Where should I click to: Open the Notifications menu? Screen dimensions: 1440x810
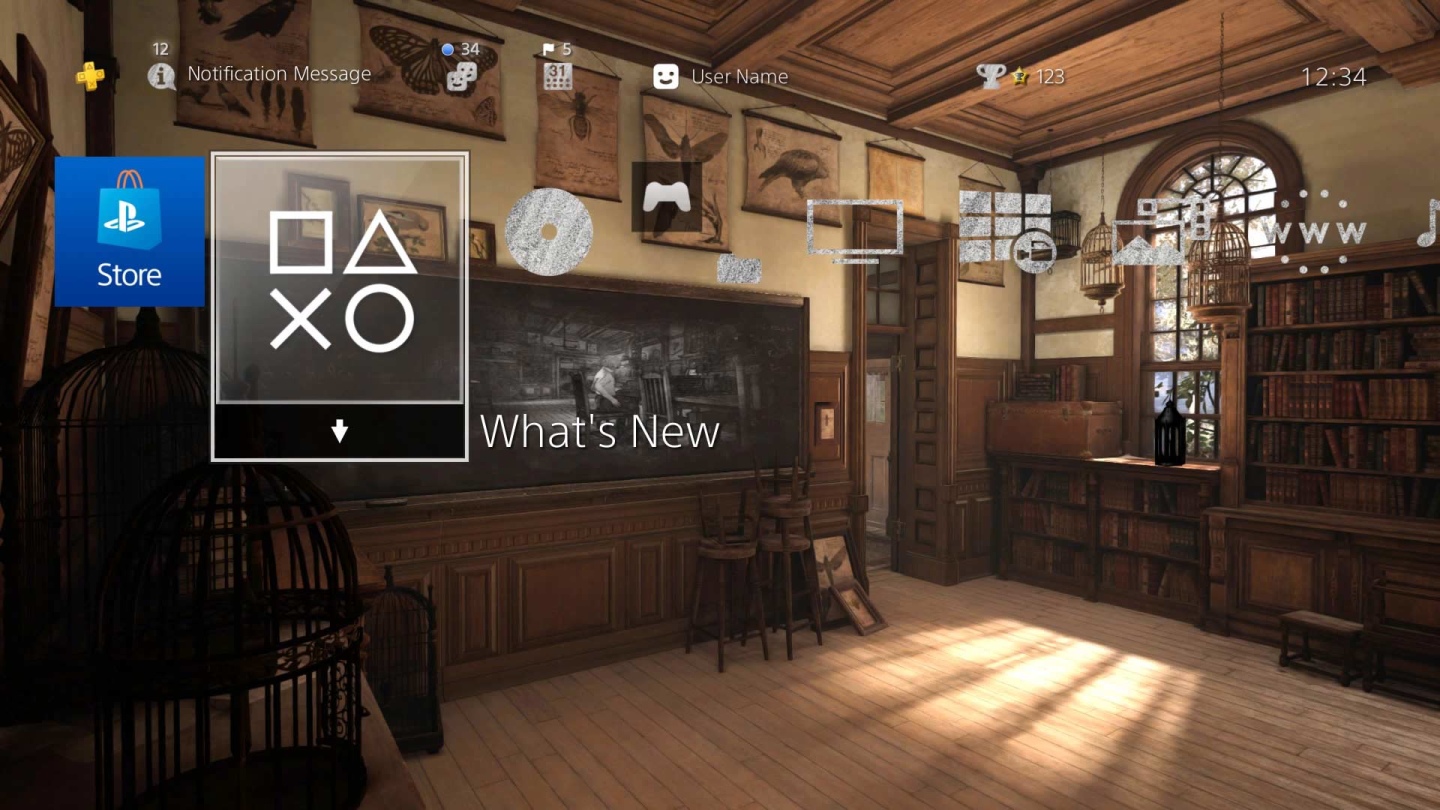tap(161, 75)
